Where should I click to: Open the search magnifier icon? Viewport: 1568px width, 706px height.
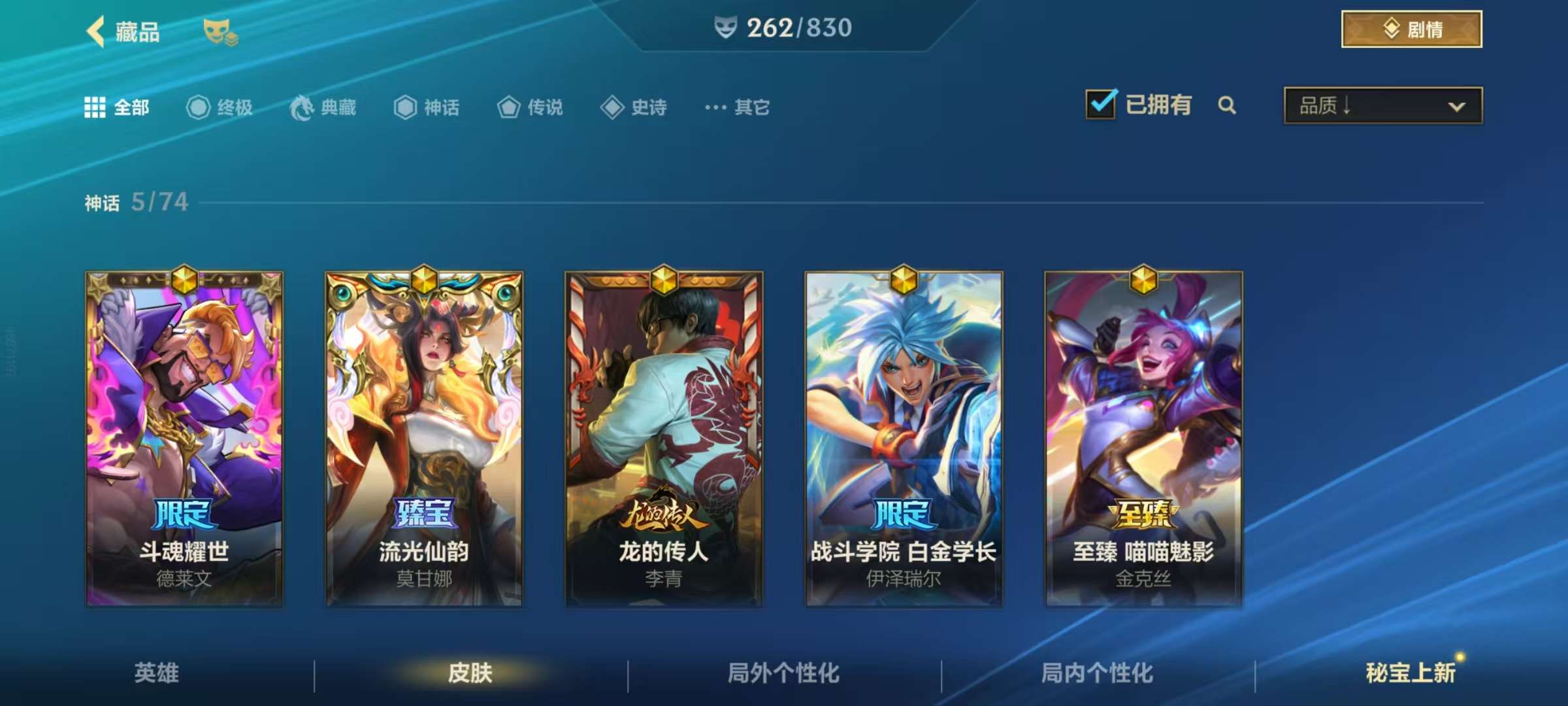[x=1227, y=105]
